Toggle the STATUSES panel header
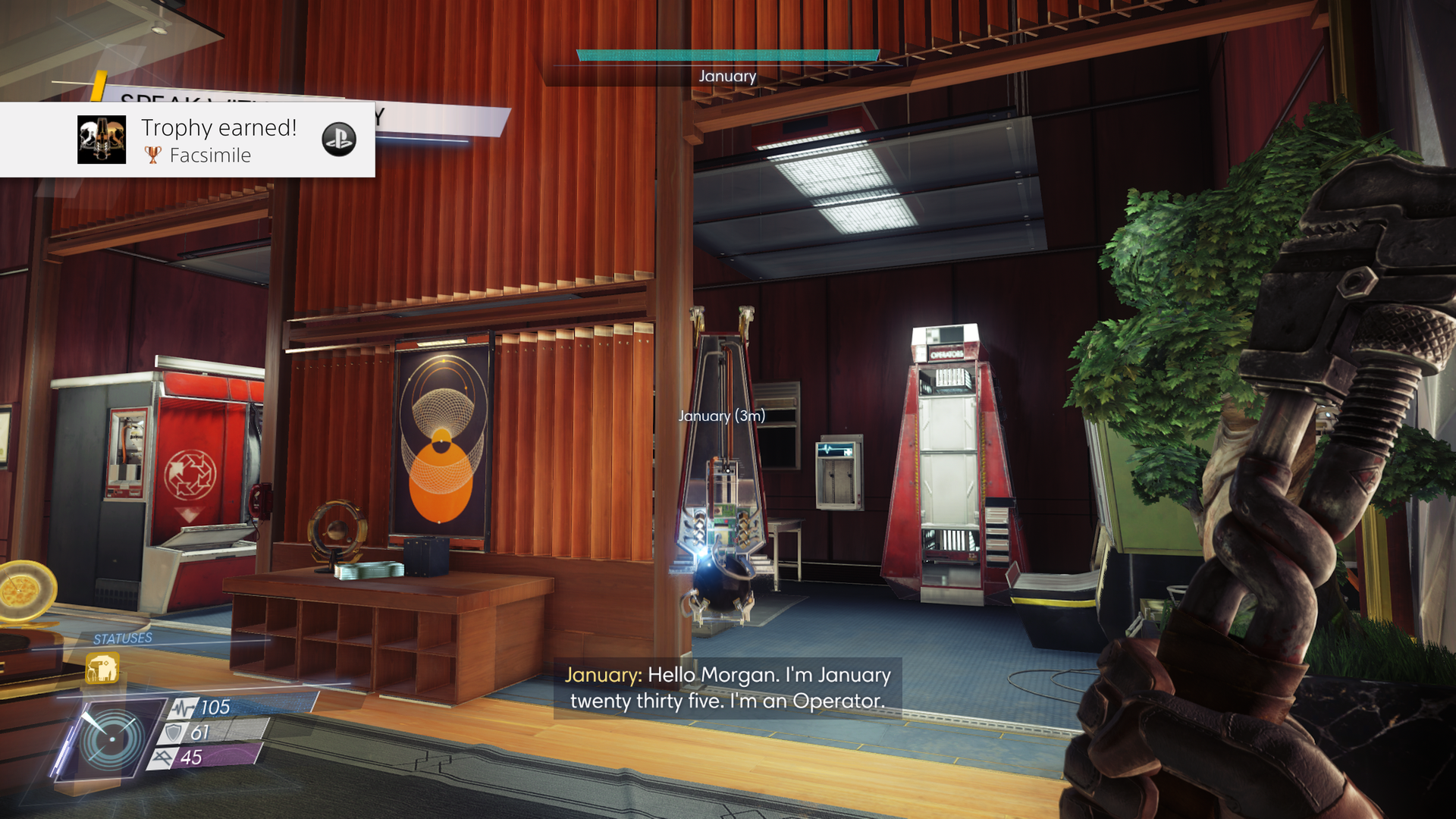Viewport: 1456px width, 819px height. pyautogui.click(x=121, y=638)
